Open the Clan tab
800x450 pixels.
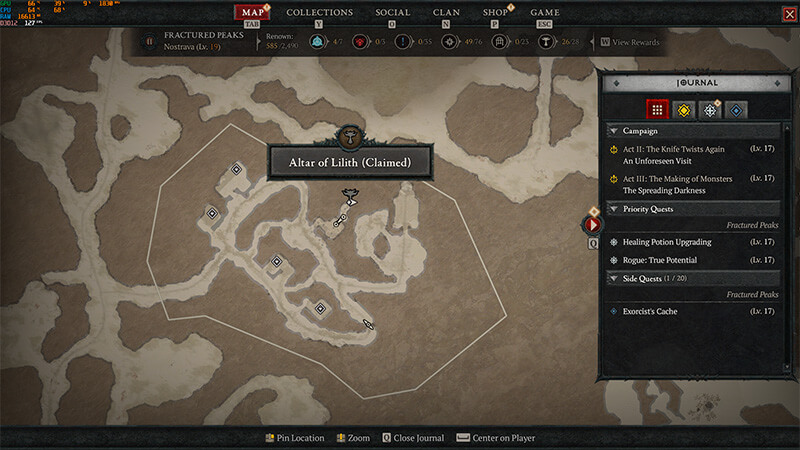pos(446,12)
